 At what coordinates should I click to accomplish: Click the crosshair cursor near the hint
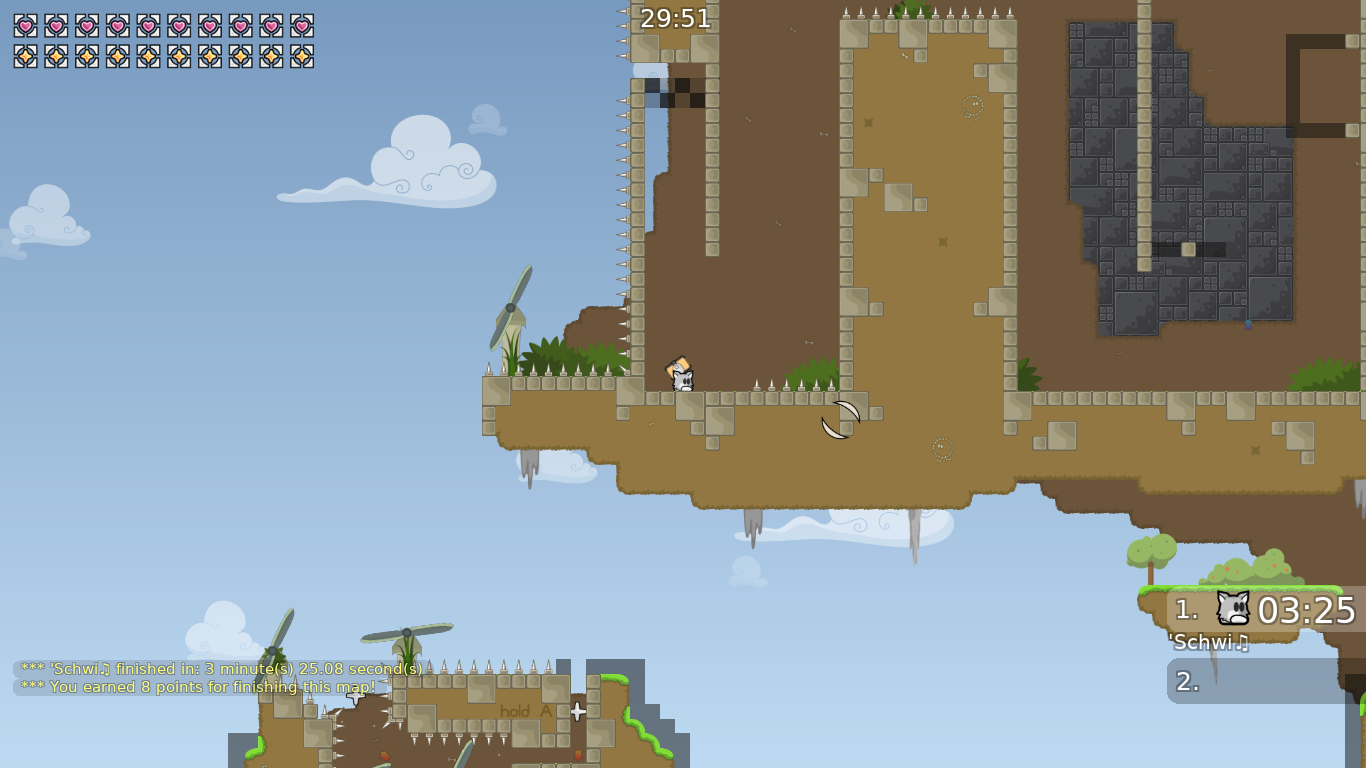(x=578, y=712)
